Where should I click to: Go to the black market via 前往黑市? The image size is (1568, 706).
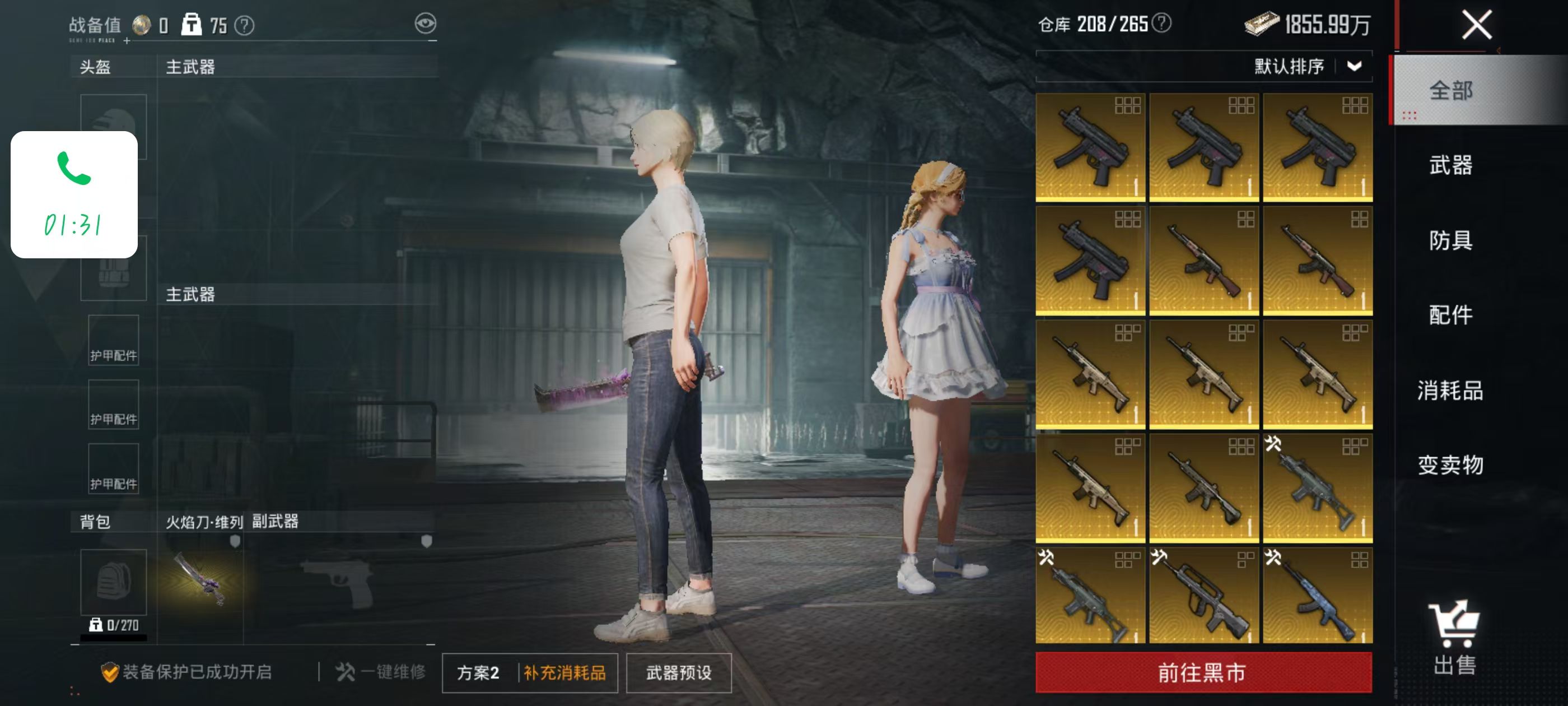click(1203, 672)
